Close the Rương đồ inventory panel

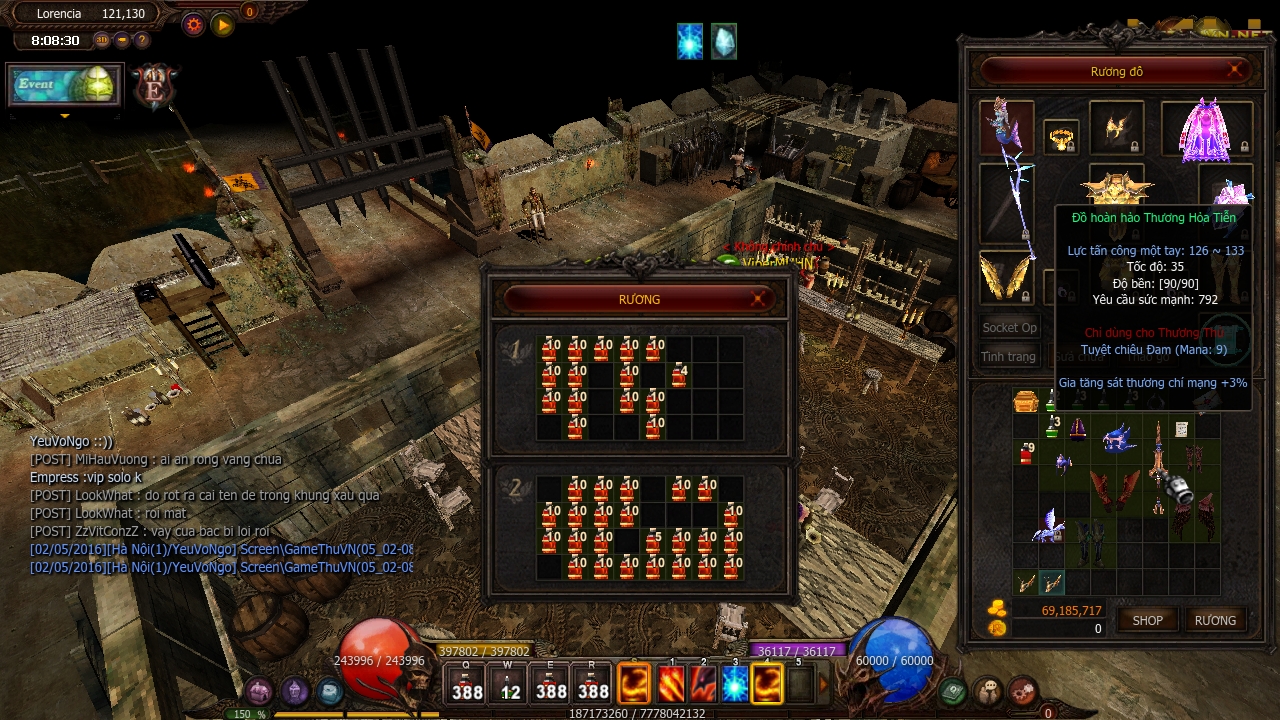[x=1236, y=70]
